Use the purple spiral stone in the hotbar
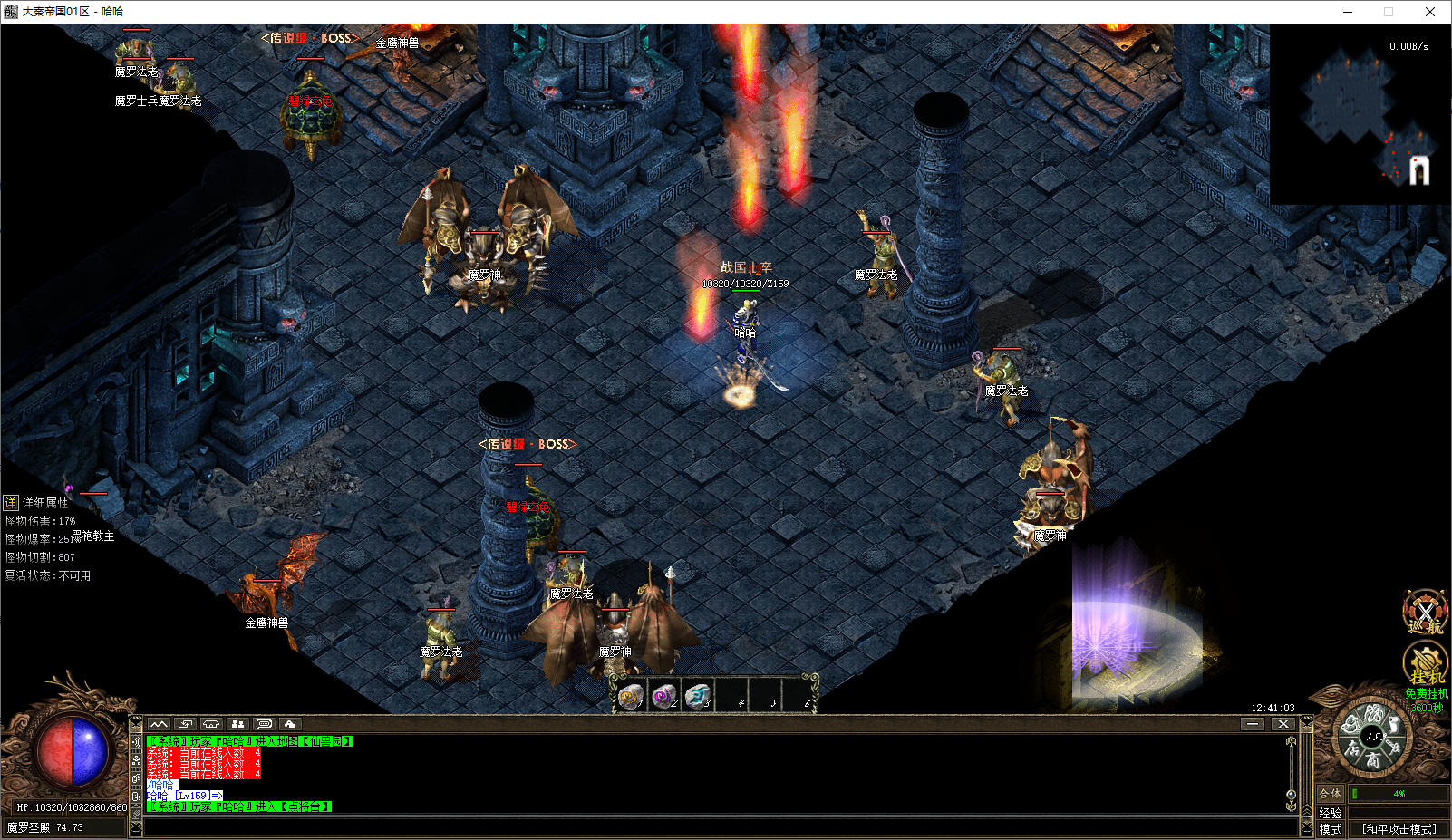 tap(664, 696)
